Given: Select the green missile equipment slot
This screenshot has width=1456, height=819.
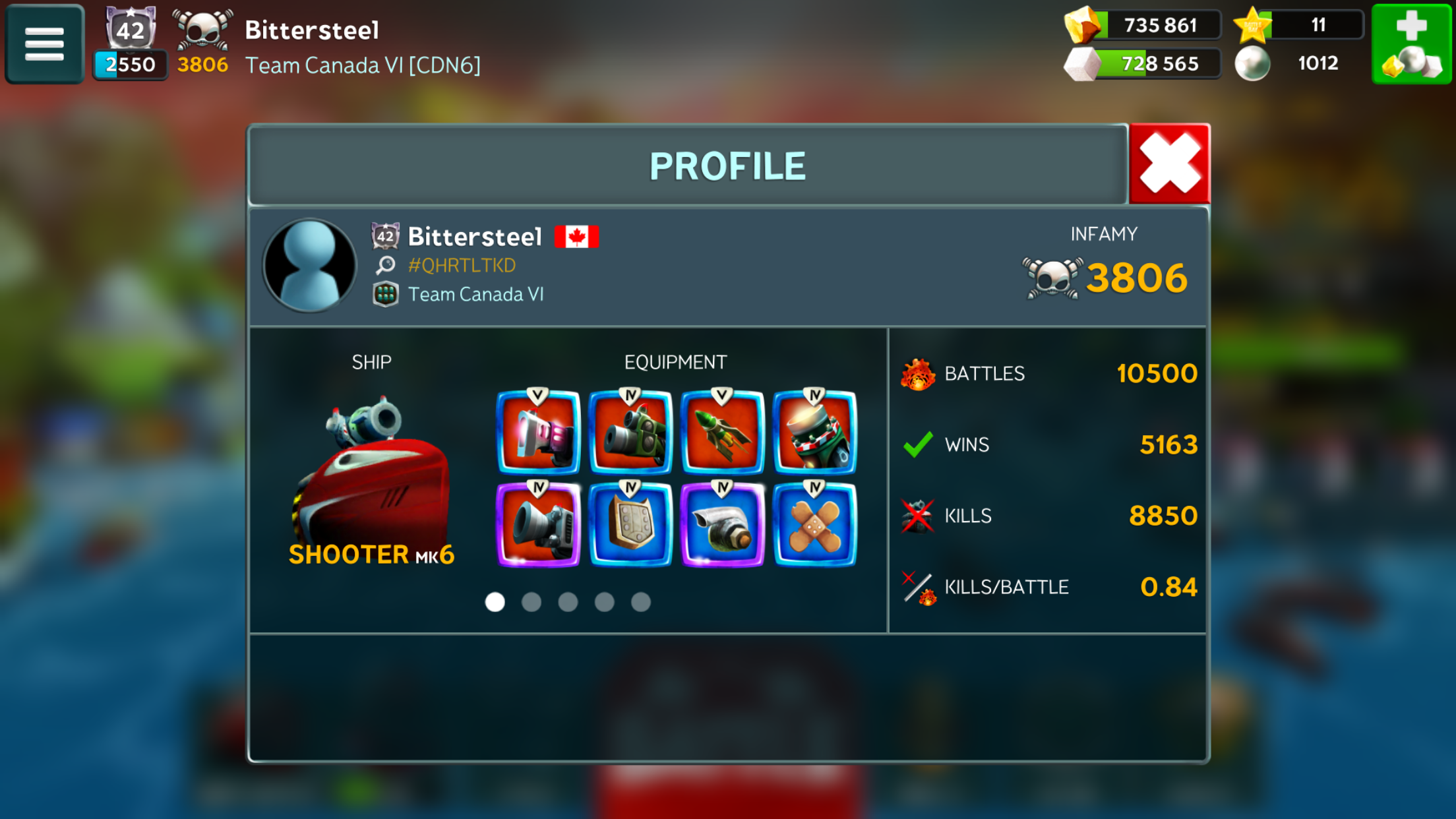Looking at the screenshot, I should click(722, 433).
